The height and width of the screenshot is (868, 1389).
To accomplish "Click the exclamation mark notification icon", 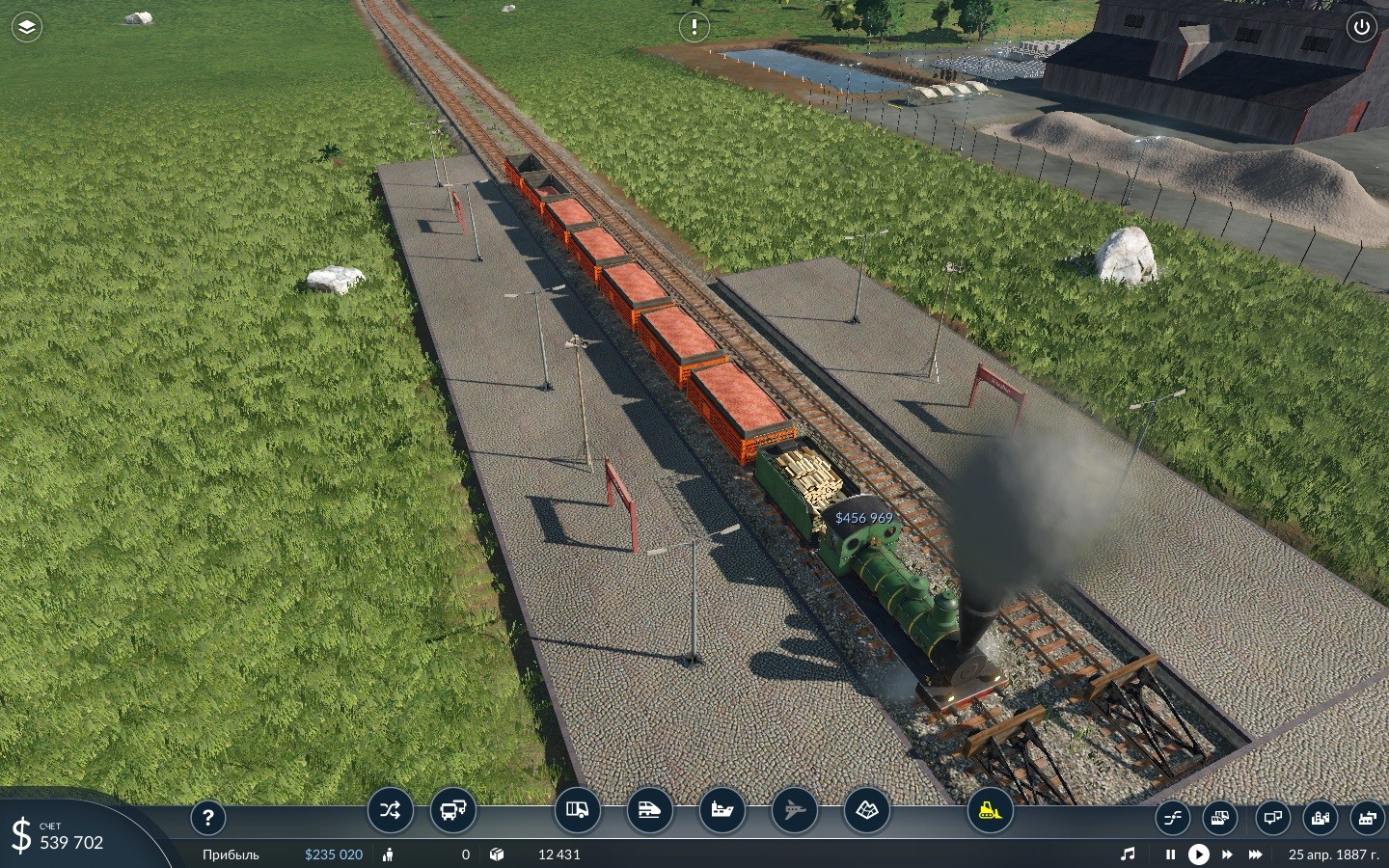I will tap(694, 27).
